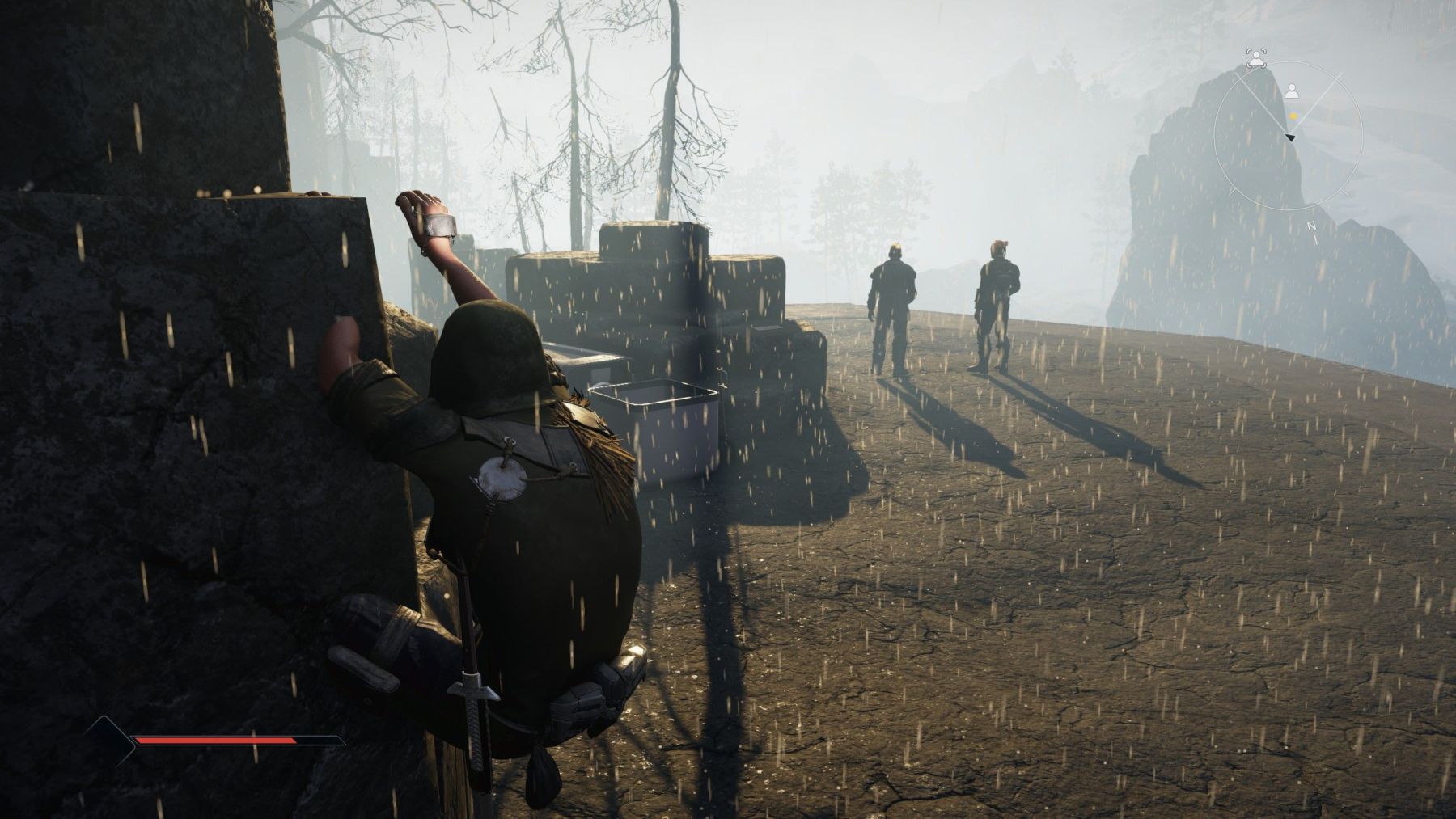Click the black player direction arrow on the compass
1456x819 pixels.
[1290, 137]
